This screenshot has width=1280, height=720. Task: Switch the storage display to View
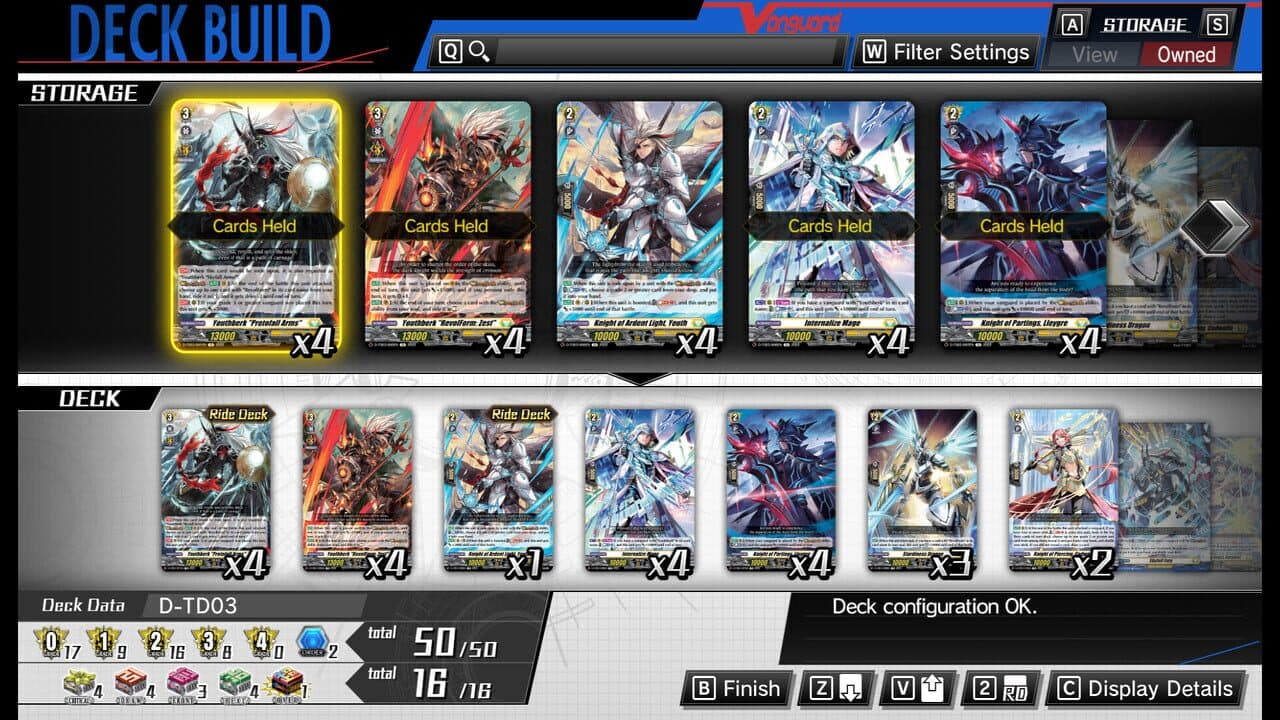click(1096, 54)
